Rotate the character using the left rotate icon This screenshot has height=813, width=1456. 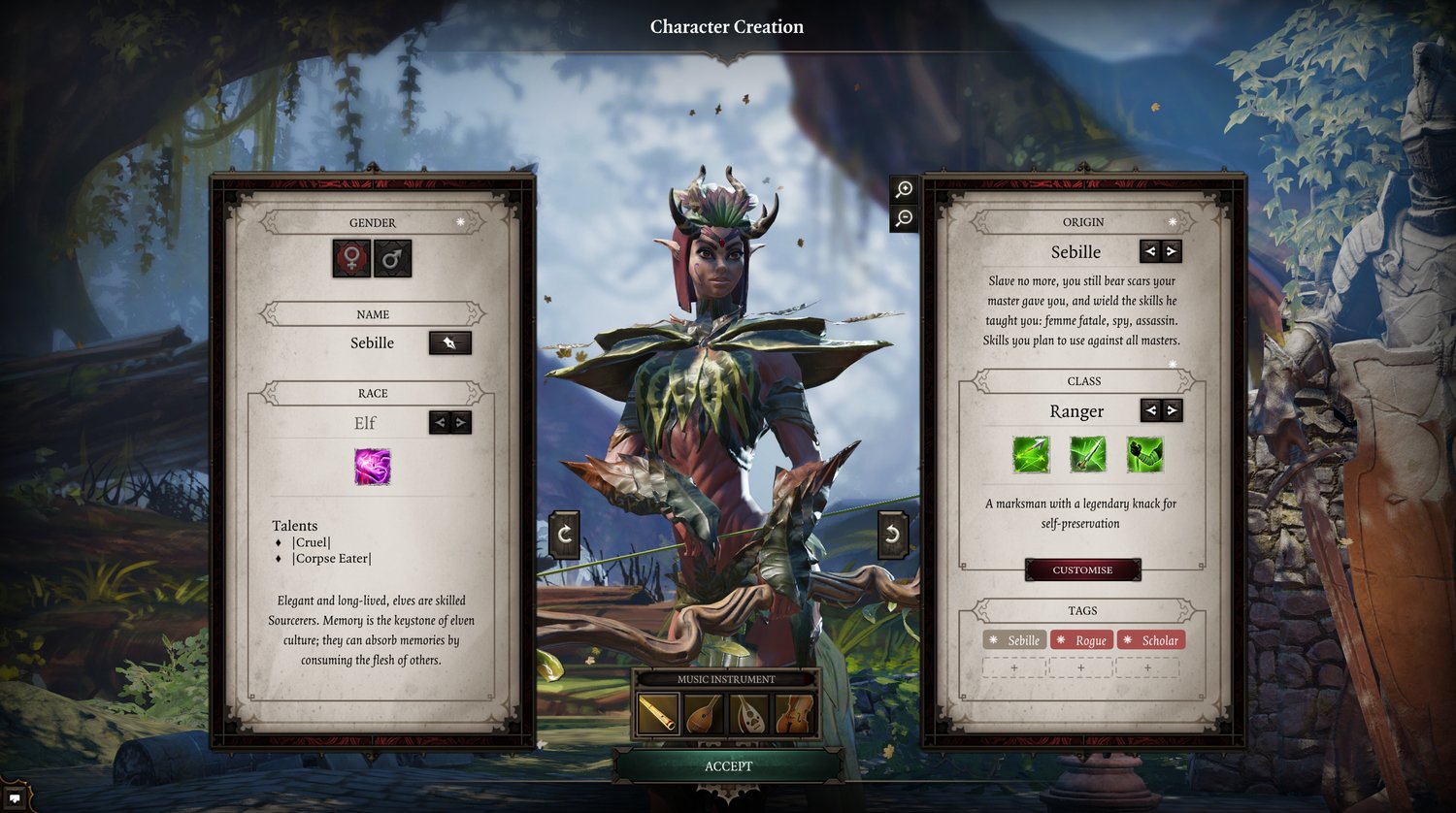[x=563, y=533]
